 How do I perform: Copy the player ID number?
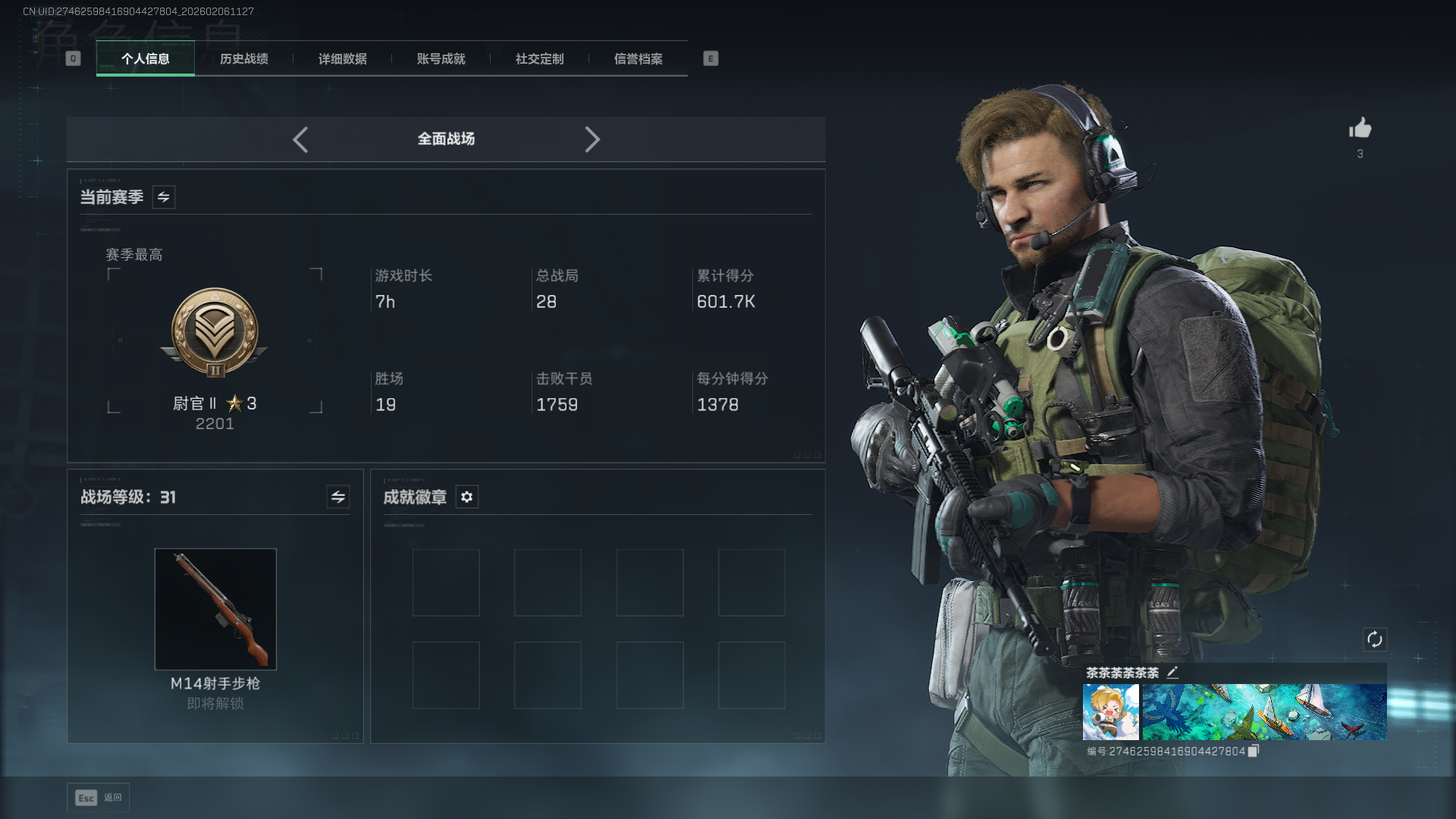pyautogui.click(x=1254, y=751)
